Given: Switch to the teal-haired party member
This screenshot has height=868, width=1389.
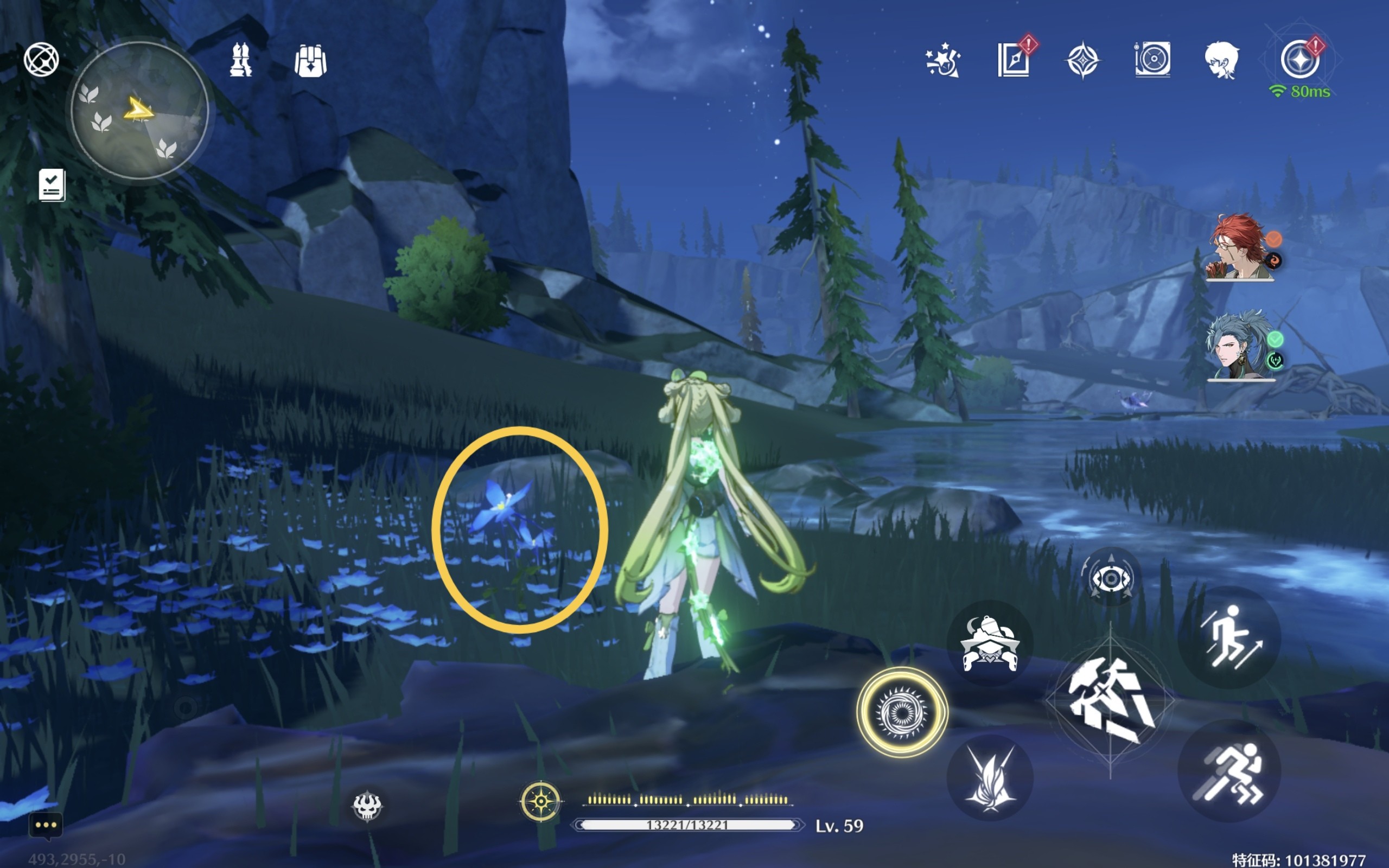Looking at the screenshot, I should pyautogui.click(x=1240, y=346).
